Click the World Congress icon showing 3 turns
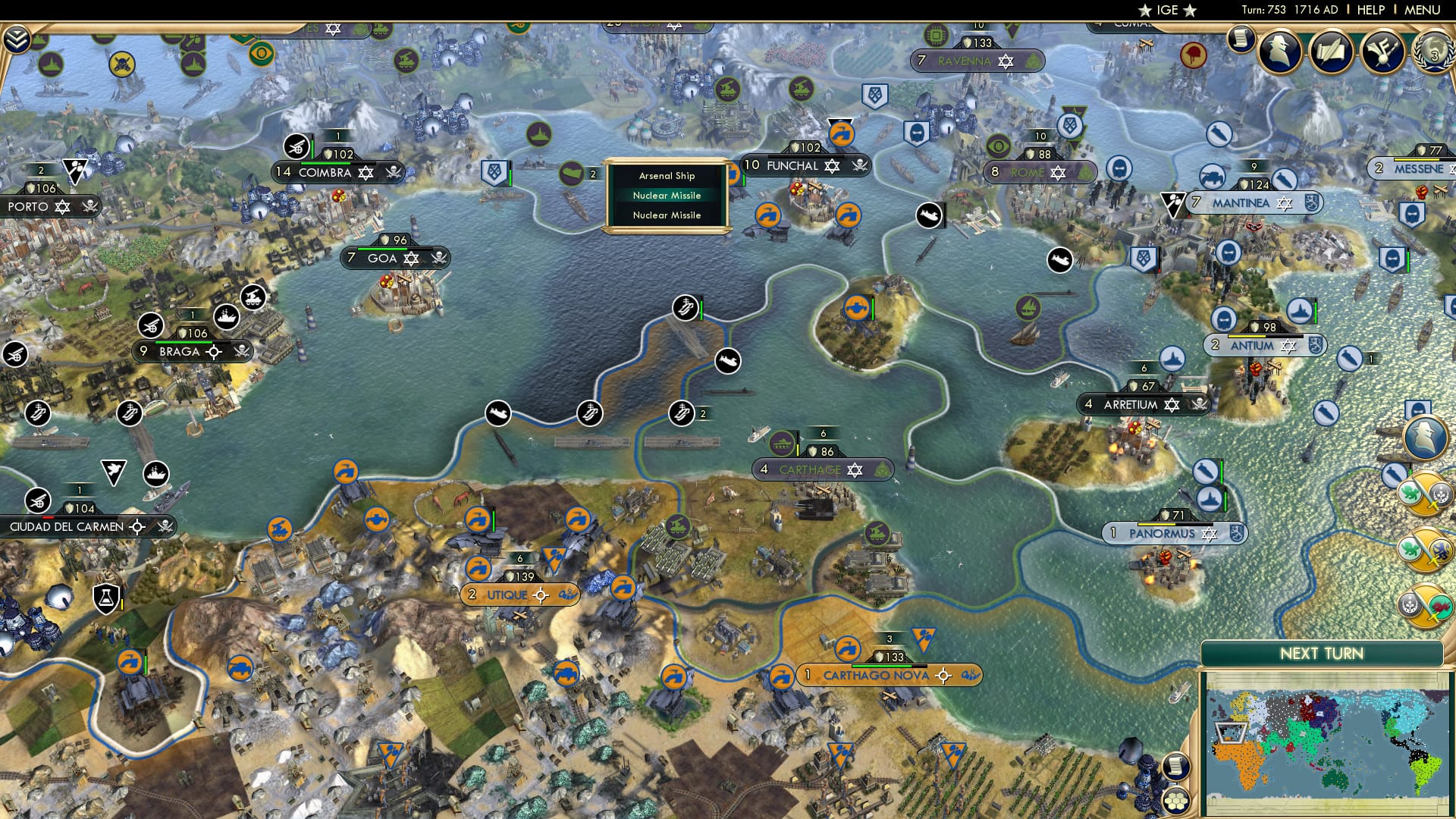1456x819 pixels. 1433,52
